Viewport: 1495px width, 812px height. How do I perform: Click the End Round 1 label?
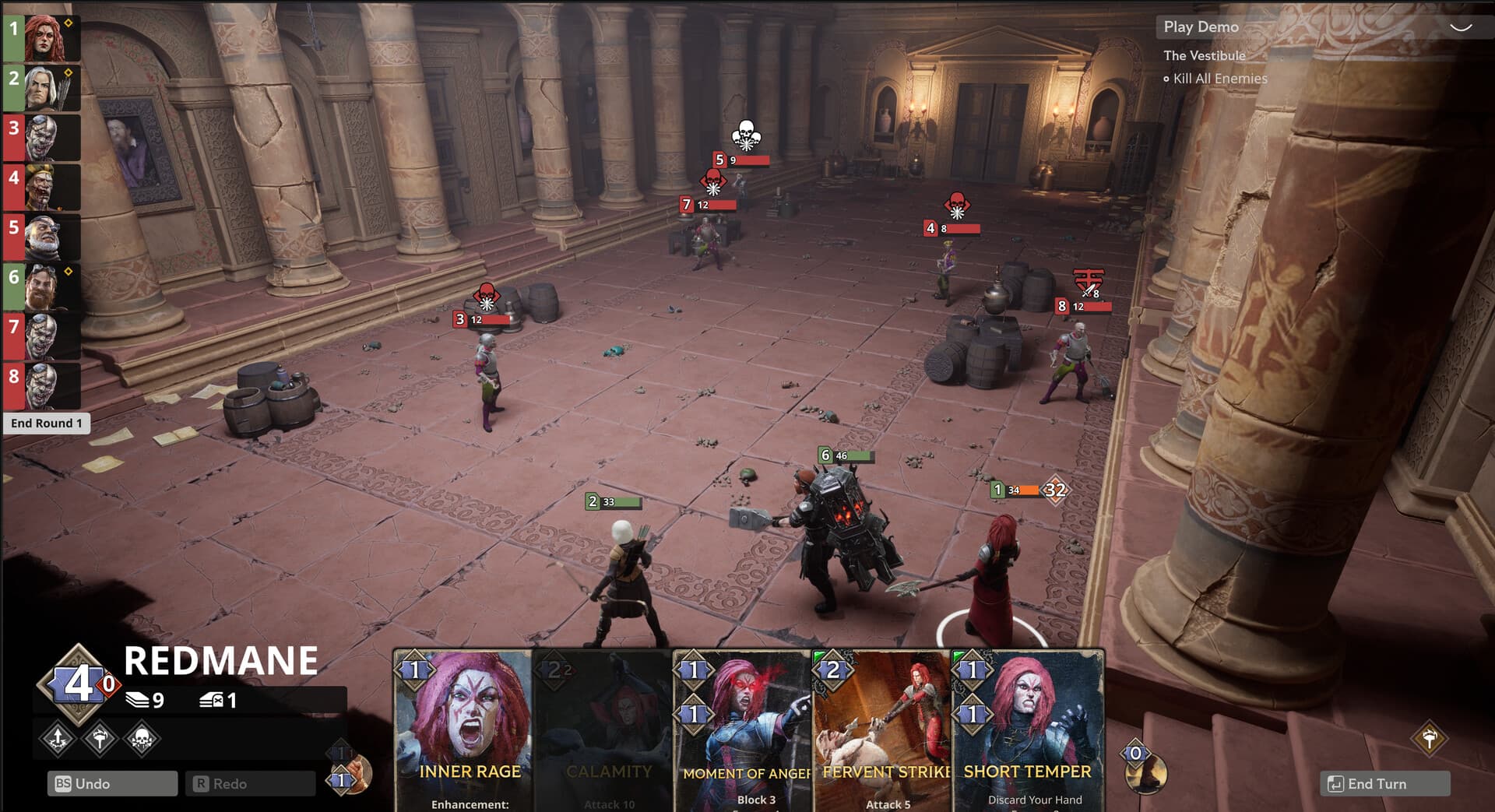(48, 423)
